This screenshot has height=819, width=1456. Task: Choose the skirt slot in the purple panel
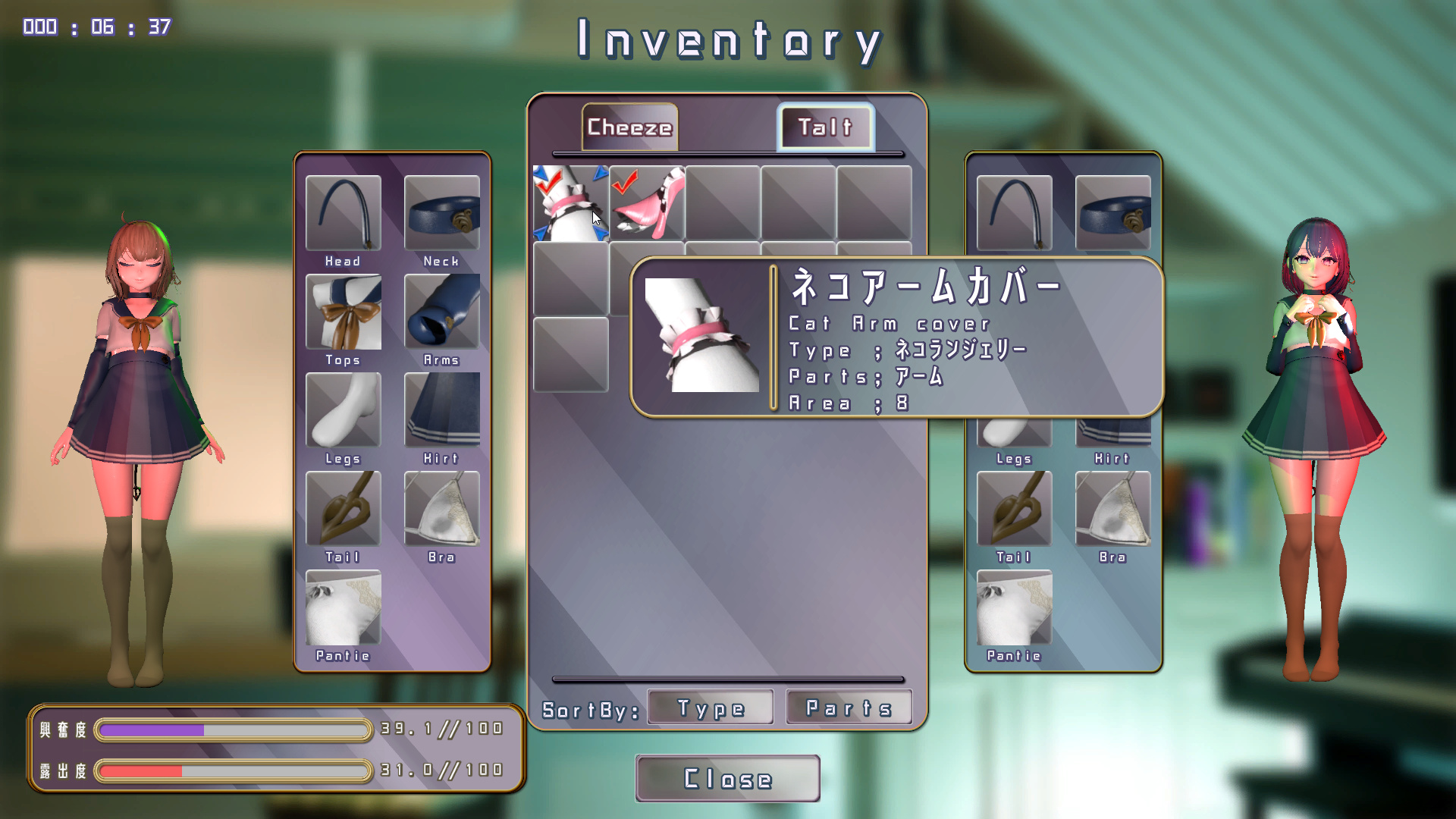pyautogui.click(x=441, y=410)
